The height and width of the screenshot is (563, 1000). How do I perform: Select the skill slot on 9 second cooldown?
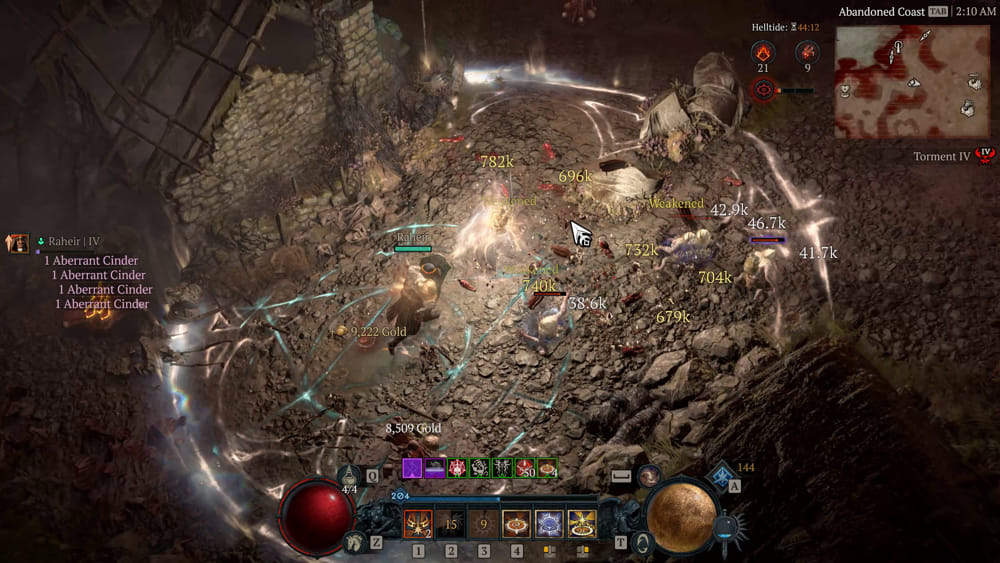[484, 523]
